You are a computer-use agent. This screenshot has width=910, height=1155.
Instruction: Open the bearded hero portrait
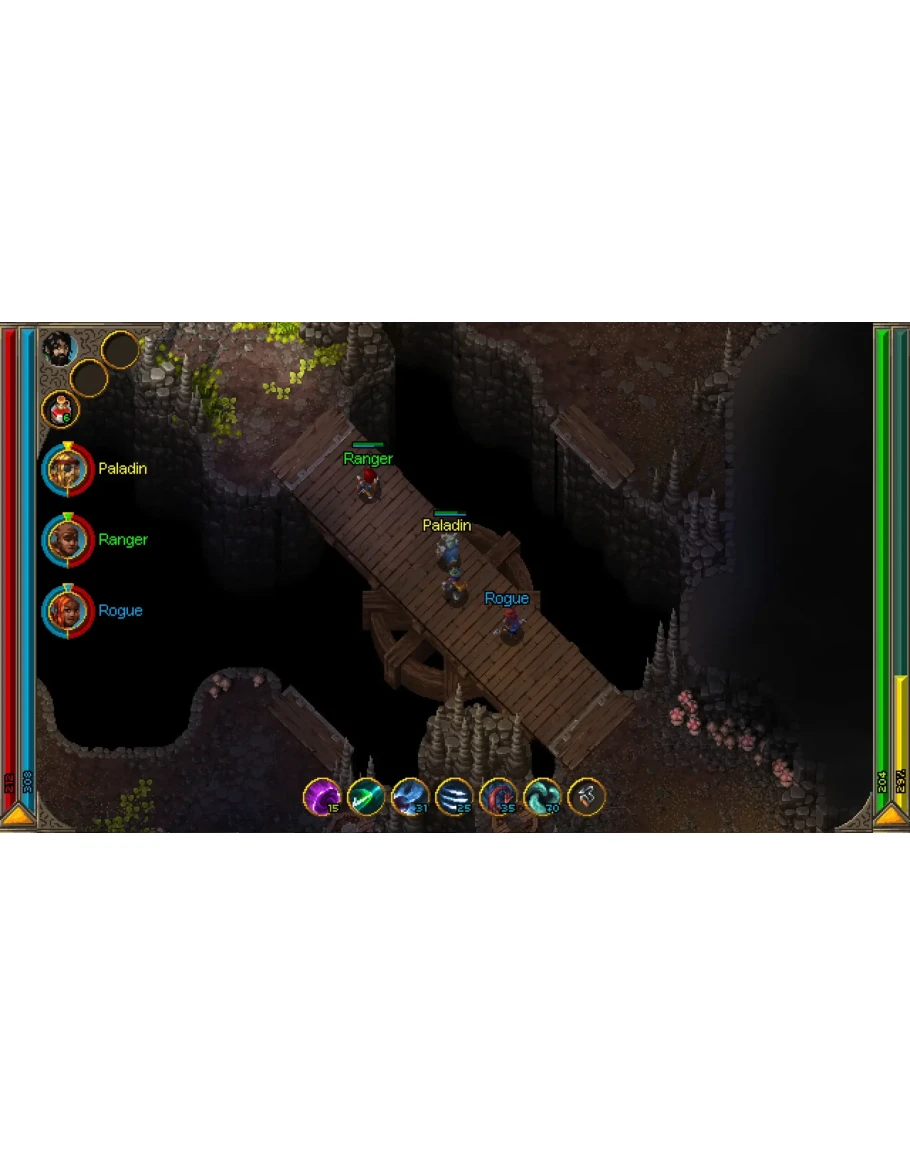tap(60, 348)
